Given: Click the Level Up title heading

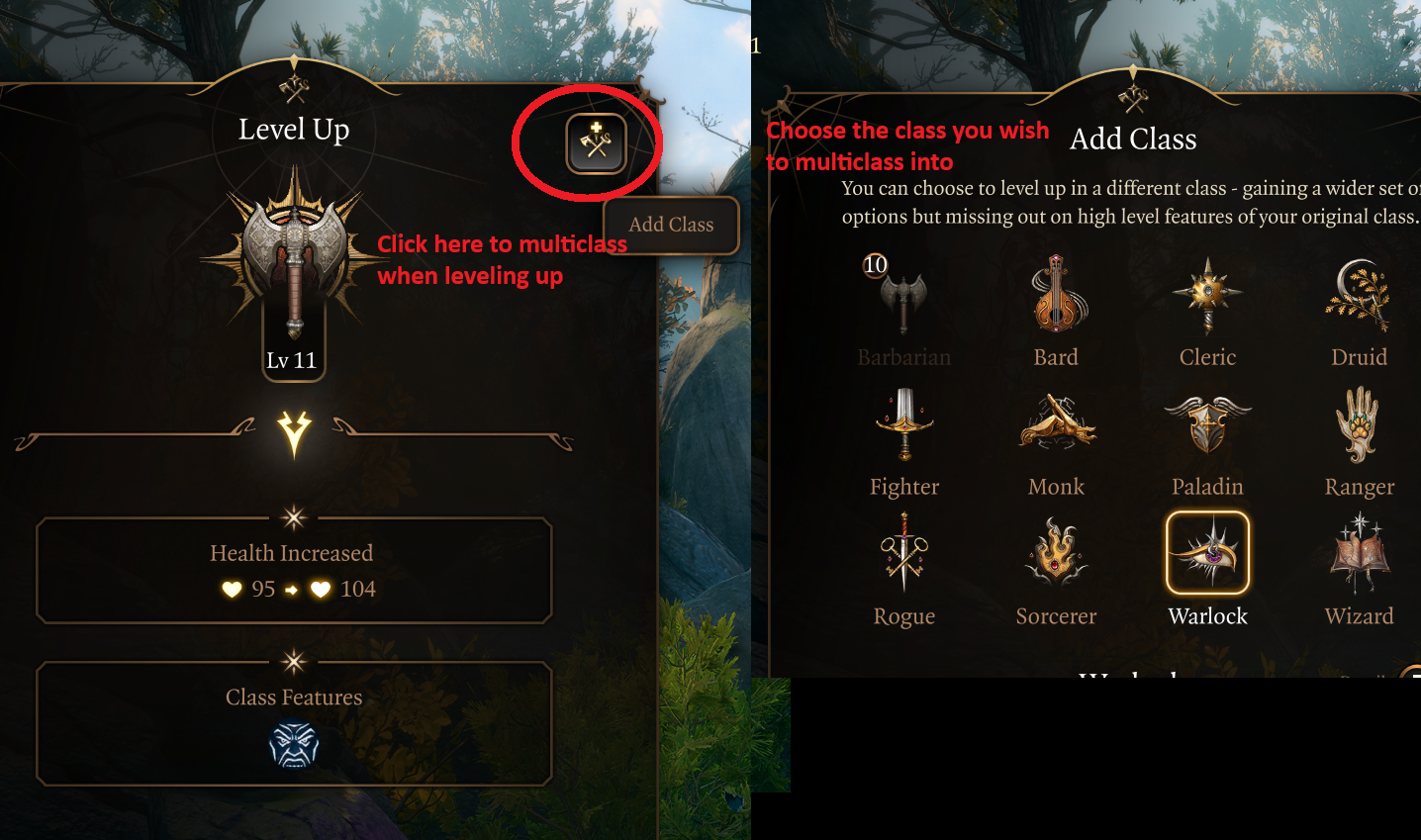Looking at the screenshot, I should coord(293,129).
